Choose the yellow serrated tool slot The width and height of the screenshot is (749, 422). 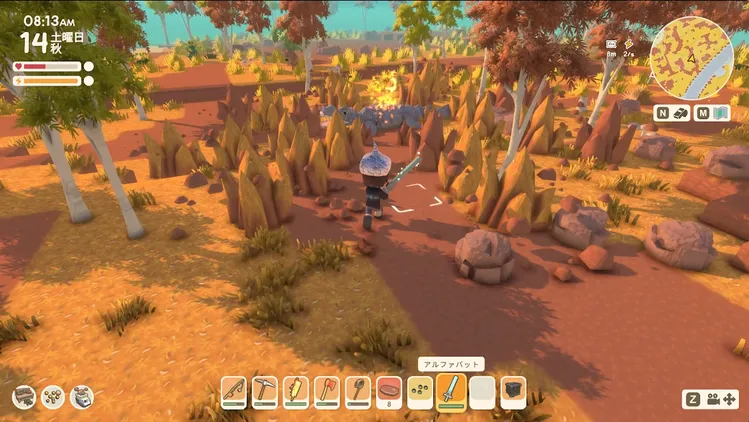click(296, 389)
